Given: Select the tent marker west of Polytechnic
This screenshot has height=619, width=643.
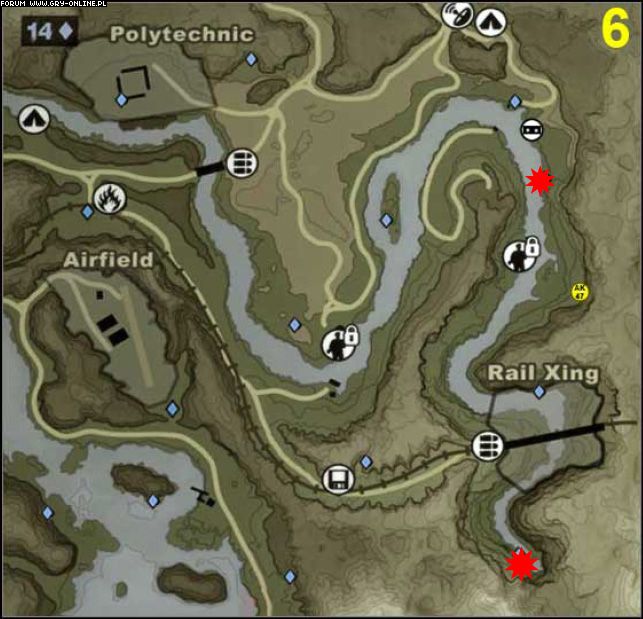Looking at the screenshot, I should (x=33, y=119).
